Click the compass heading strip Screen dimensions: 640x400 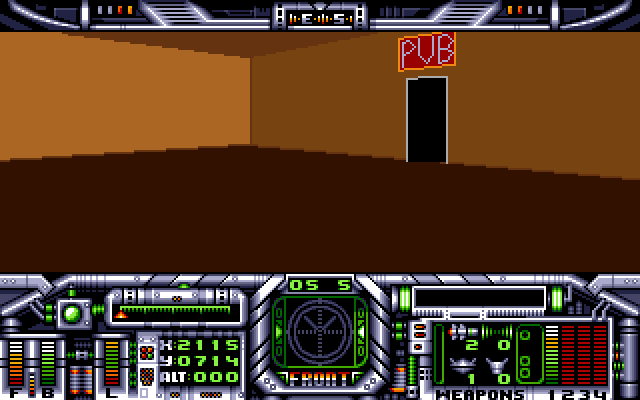(319, 17)
